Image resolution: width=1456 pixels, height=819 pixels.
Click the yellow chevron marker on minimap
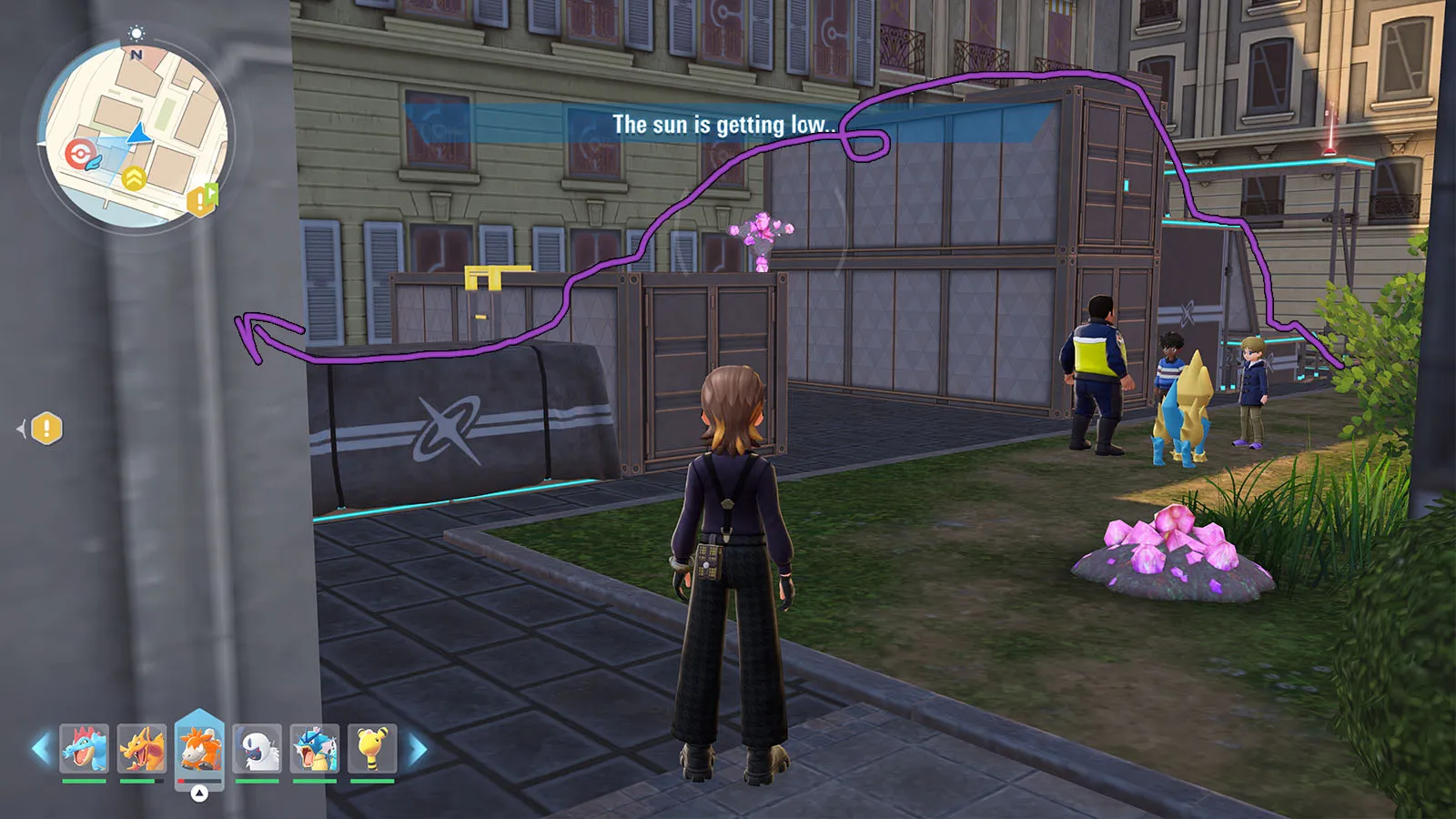click(x=134, y=178)
